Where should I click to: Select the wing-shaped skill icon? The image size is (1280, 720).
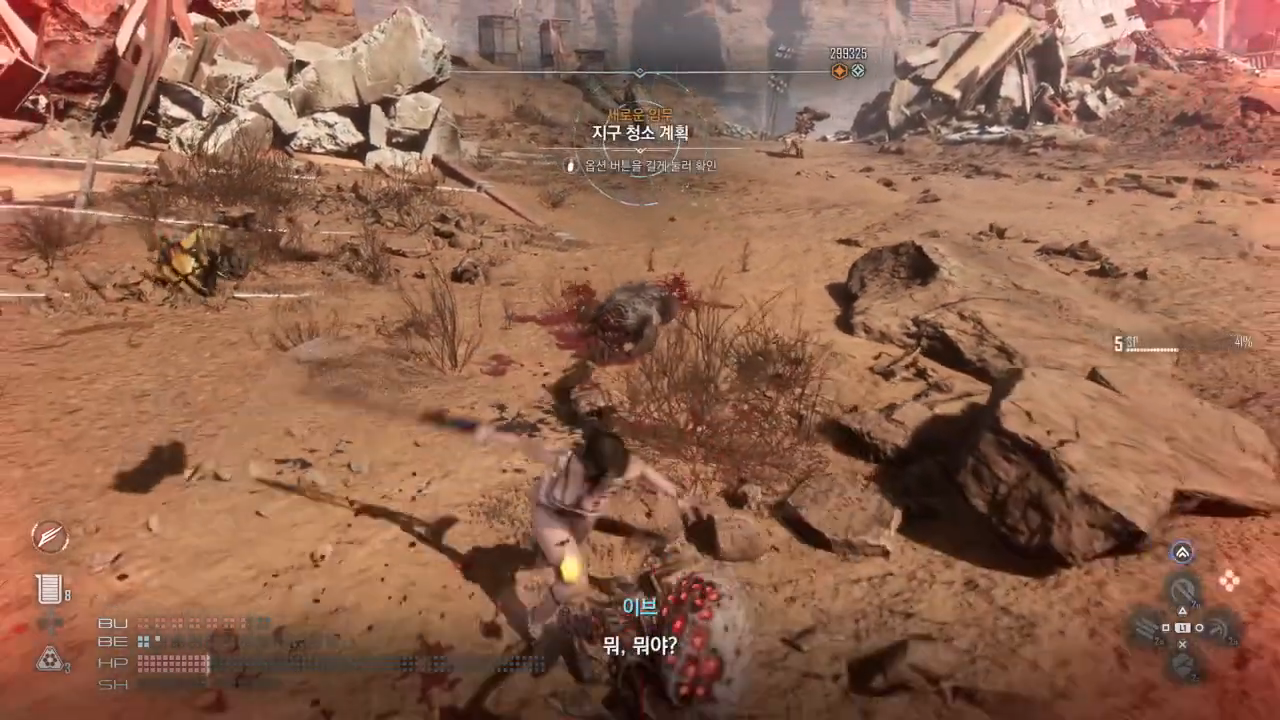point(49,537)
